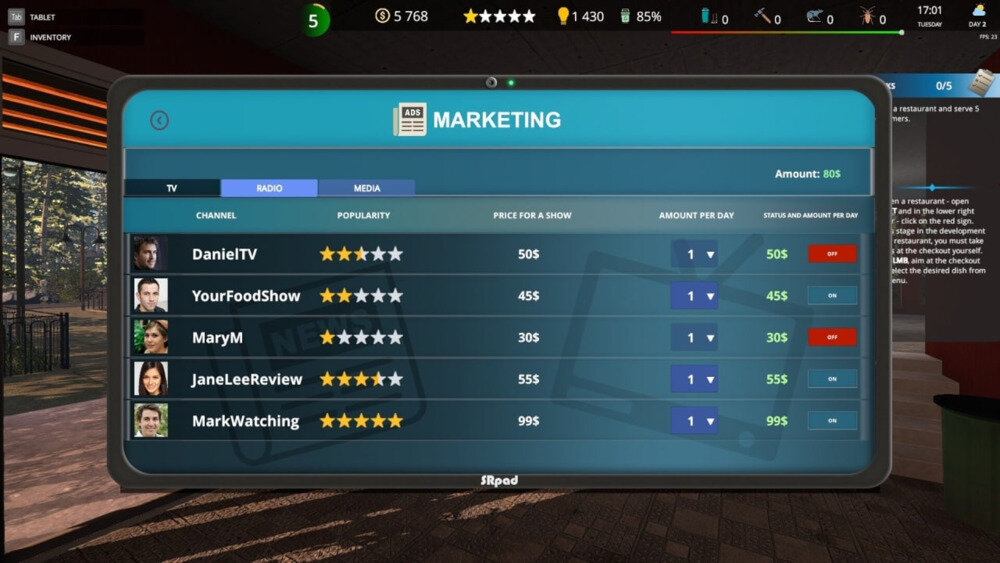Toggle DanielTV ad status from OFF
Screen dimensions: 1000x563
click(x=832, y=254)
